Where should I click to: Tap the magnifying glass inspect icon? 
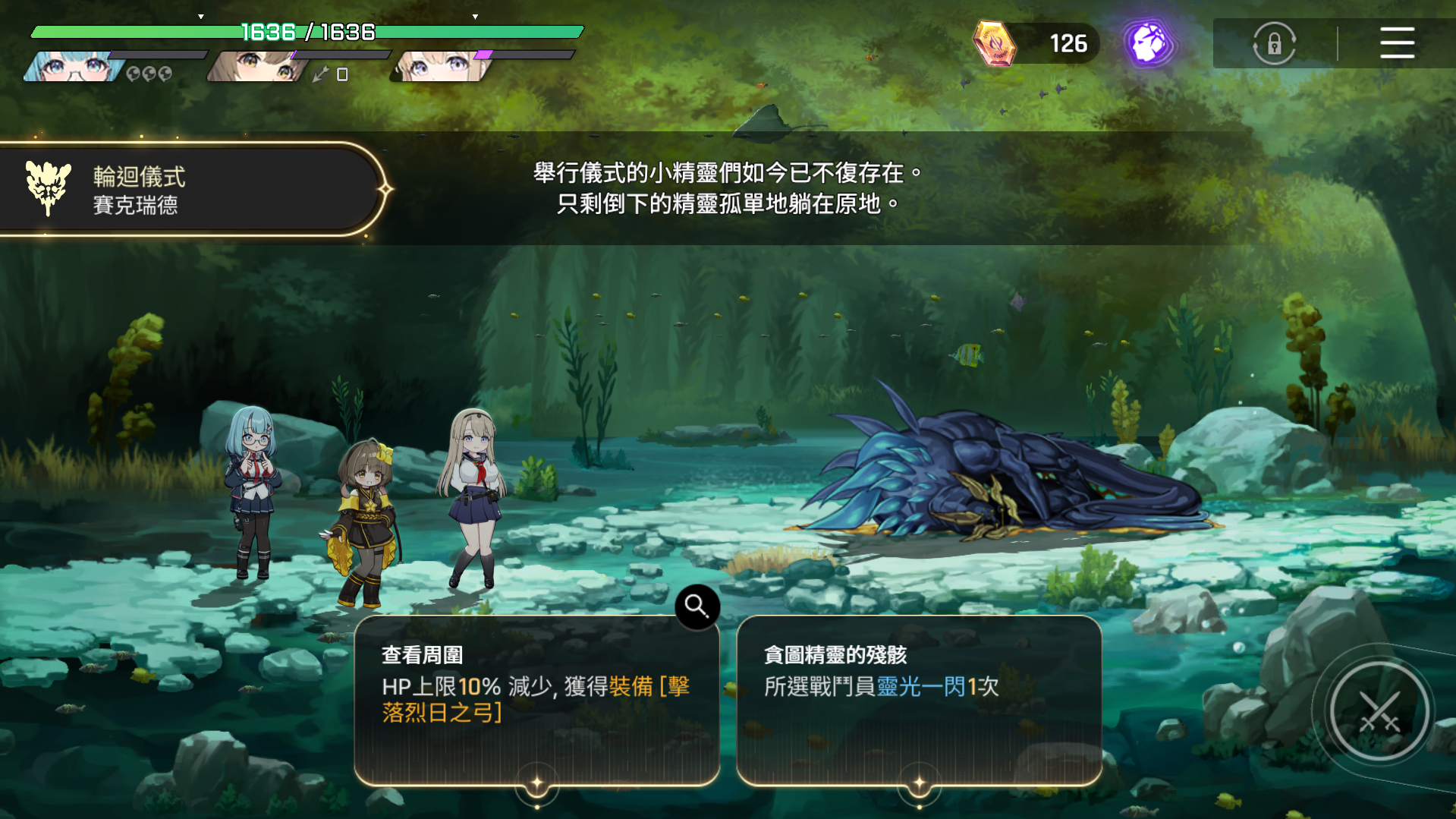[697, 606]
